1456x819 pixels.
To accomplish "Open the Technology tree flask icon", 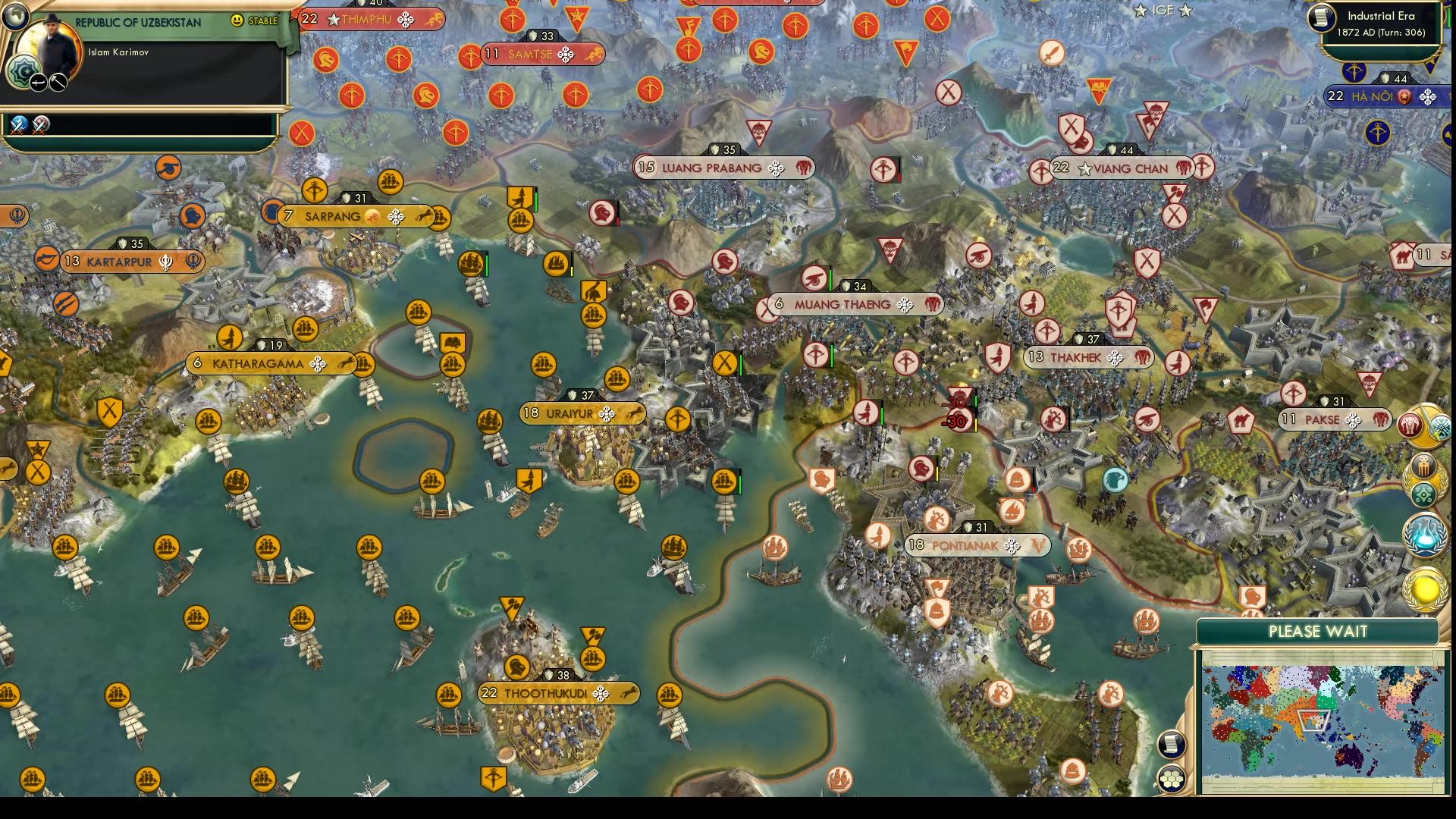I will pyautogui.click(x=1423, y=533).
